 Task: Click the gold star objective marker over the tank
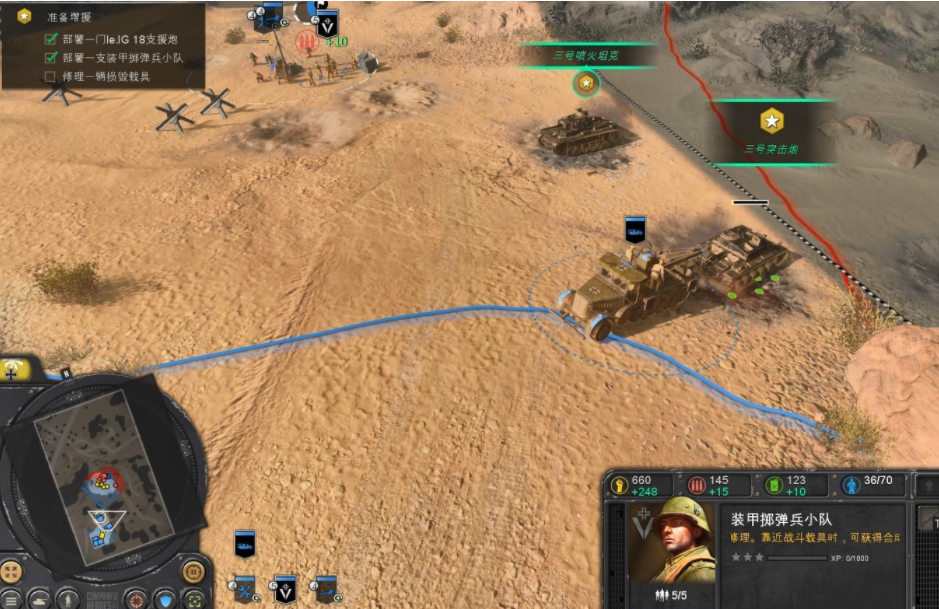click(x=586, y=84)
